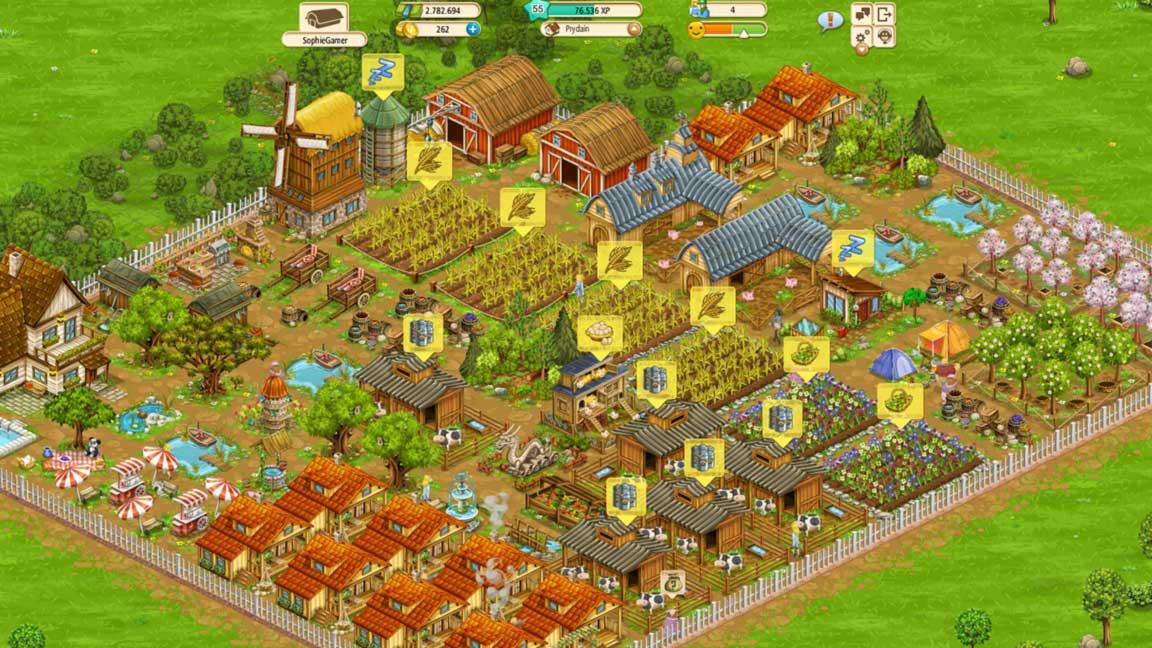Open the barn icon above SophieGamer

(323, 17)
